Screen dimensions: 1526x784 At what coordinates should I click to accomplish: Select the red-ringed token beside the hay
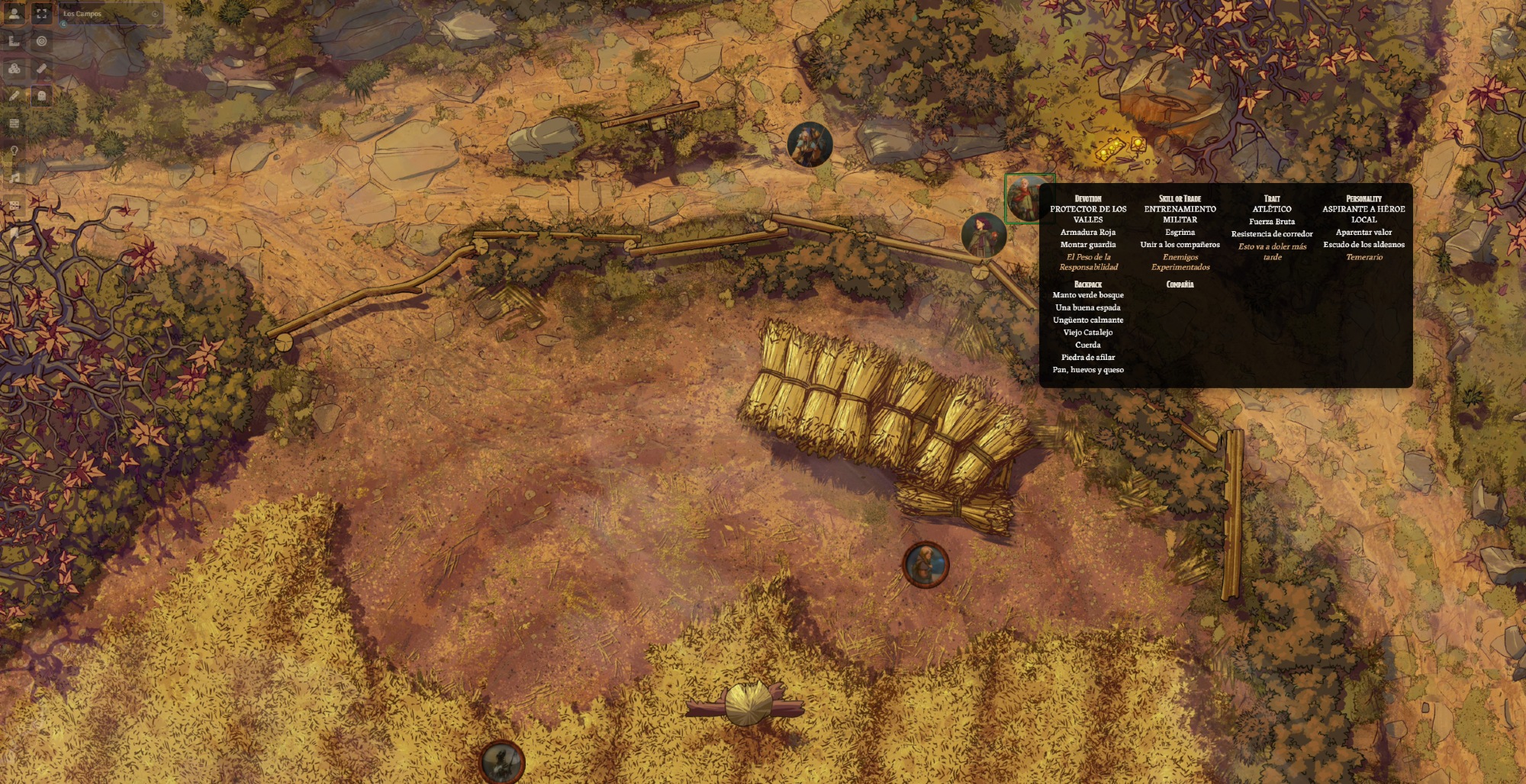(x=926, y=565)
